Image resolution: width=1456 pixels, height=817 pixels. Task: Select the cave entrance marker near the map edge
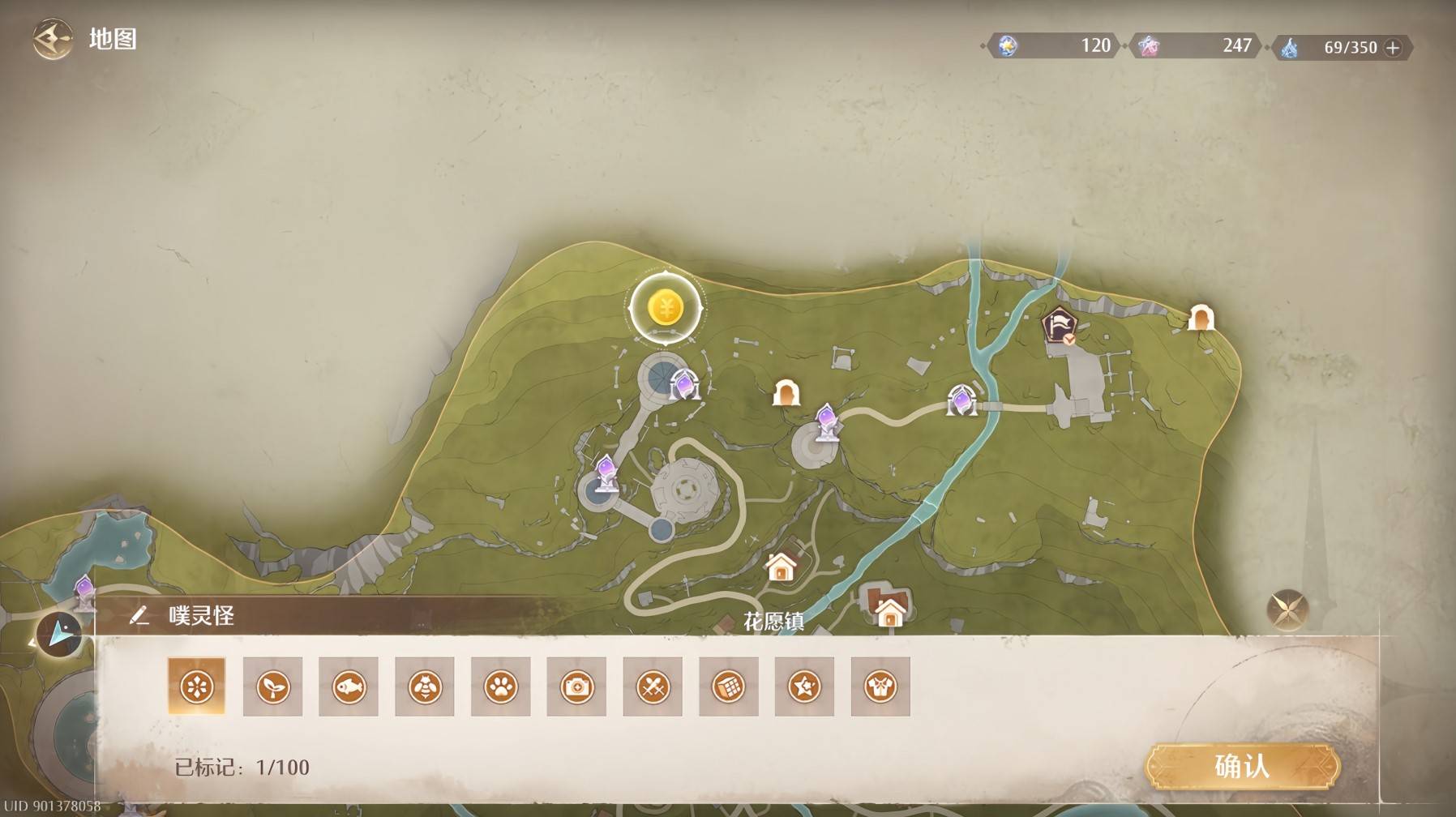coord(1201,318)
